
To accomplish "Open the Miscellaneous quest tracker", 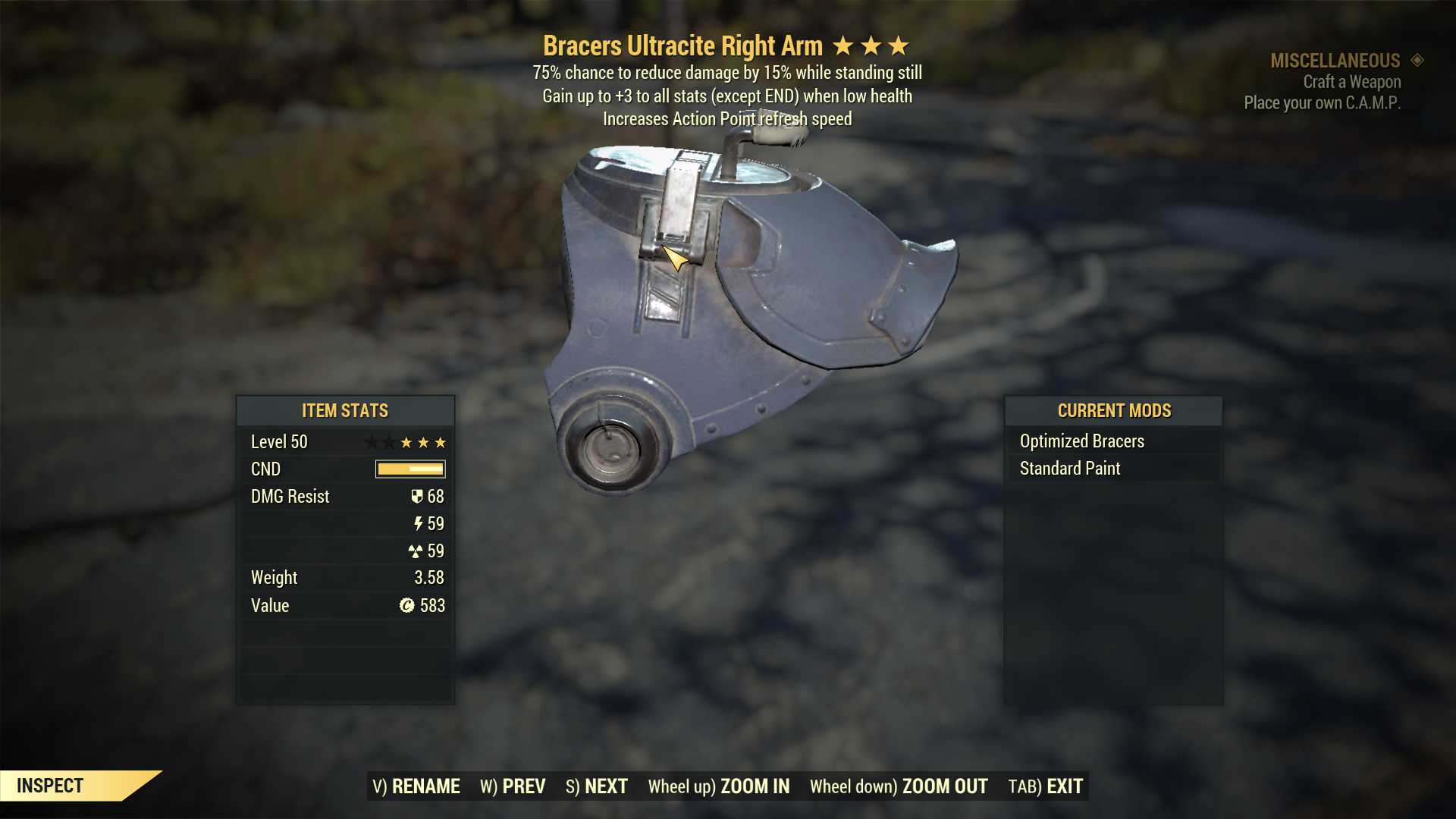I will coord(1335,61).
